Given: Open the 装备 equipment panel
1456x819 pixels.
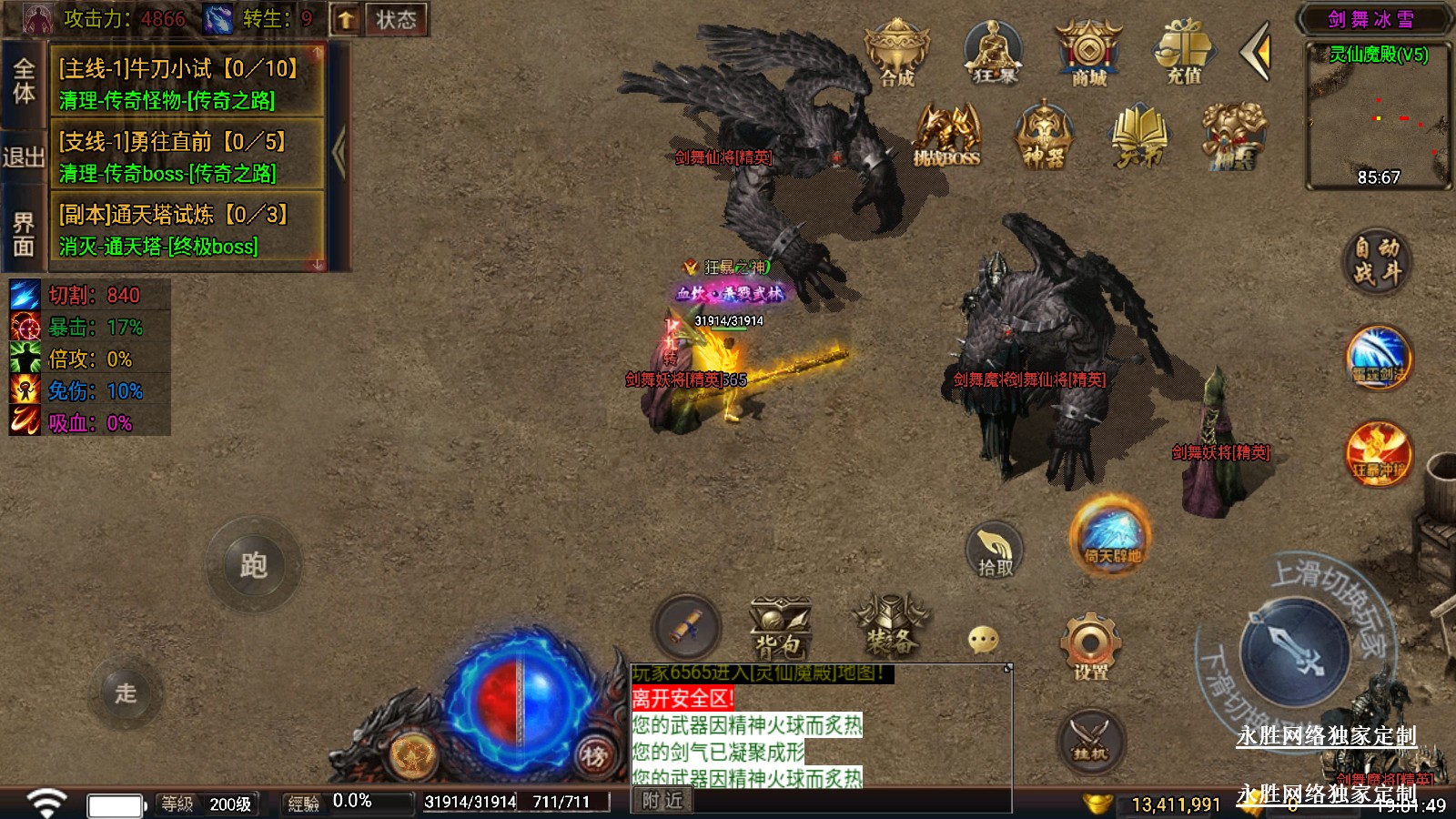Looking at the screenshot, I should click(890, 626).
